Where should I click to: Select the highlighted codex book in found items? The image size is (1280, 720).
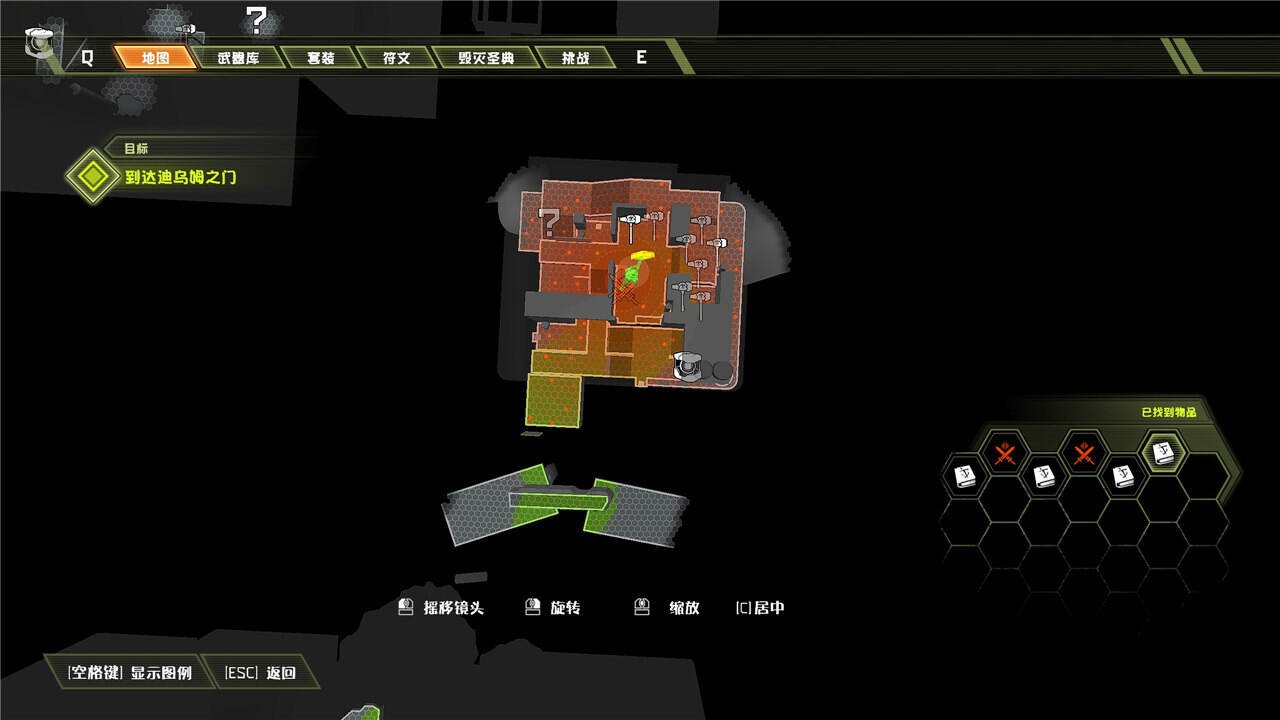(x=1163, y=453)
